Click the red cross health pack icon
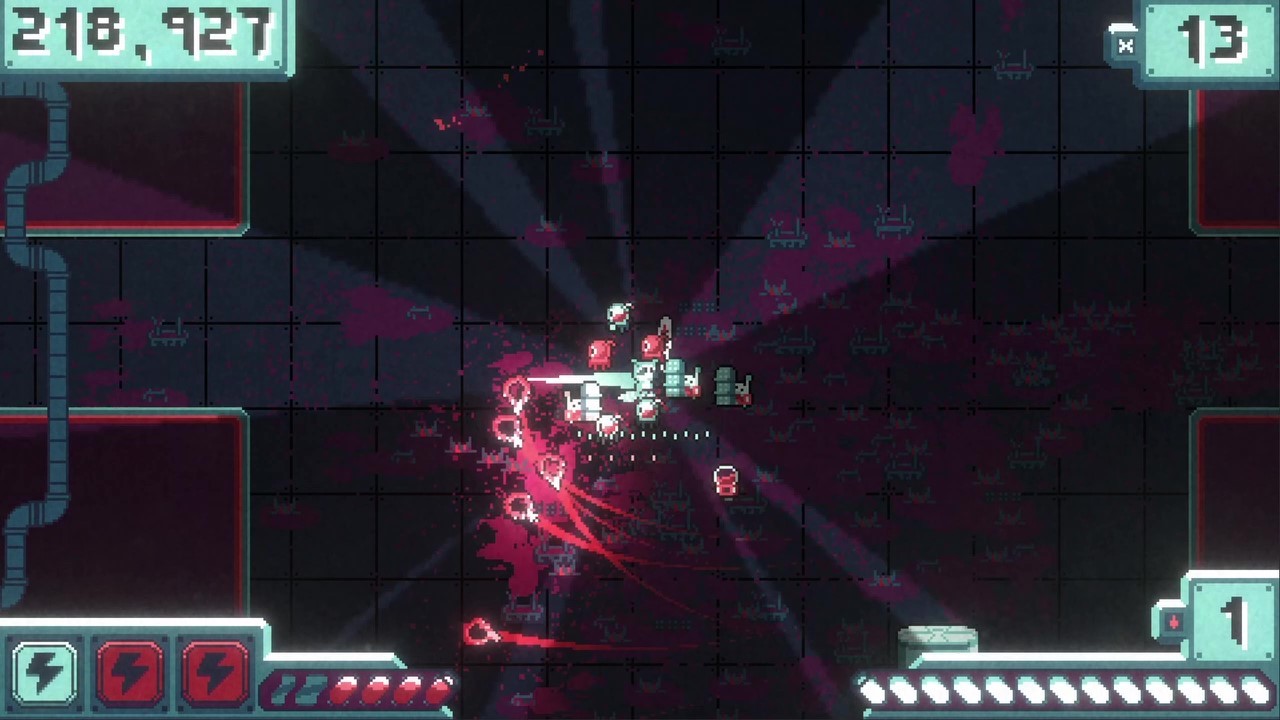Image resolution: width=1280 pixels, height=720 pixels. pos(1174,620)
